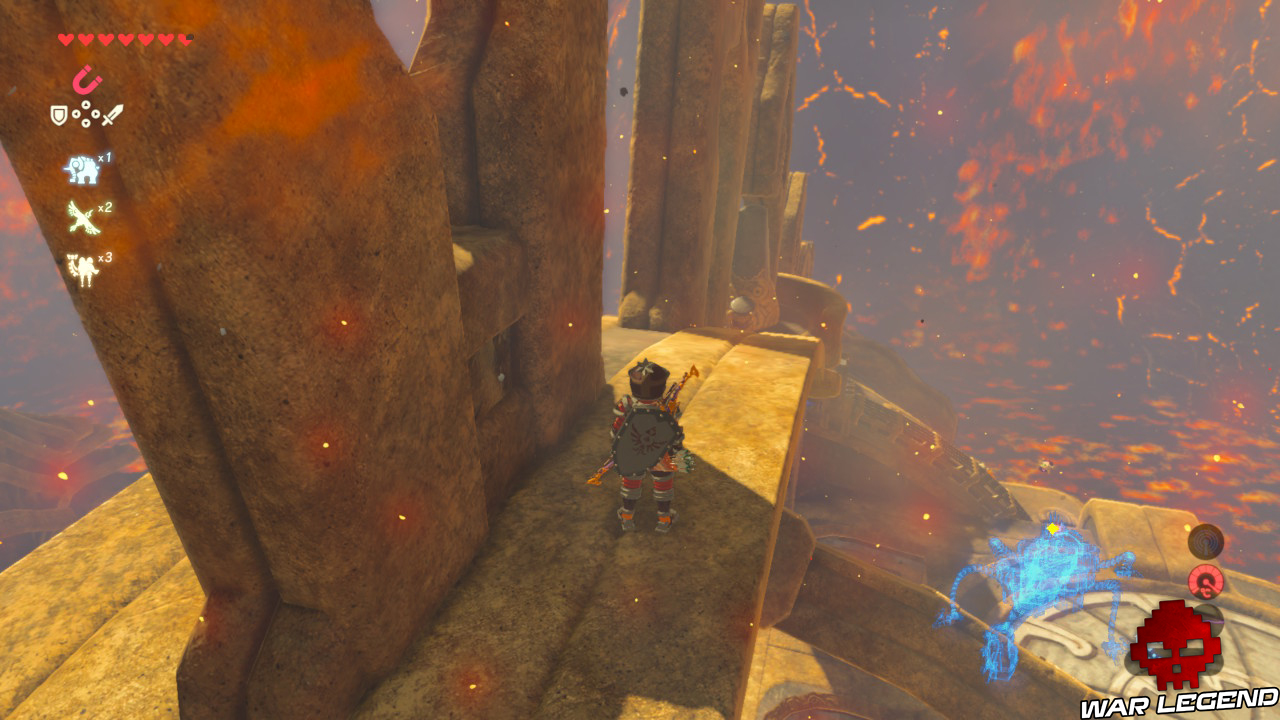Click the yellow star marker on the minimap
Viewport: 1280px width, 720px height.
1052,529
